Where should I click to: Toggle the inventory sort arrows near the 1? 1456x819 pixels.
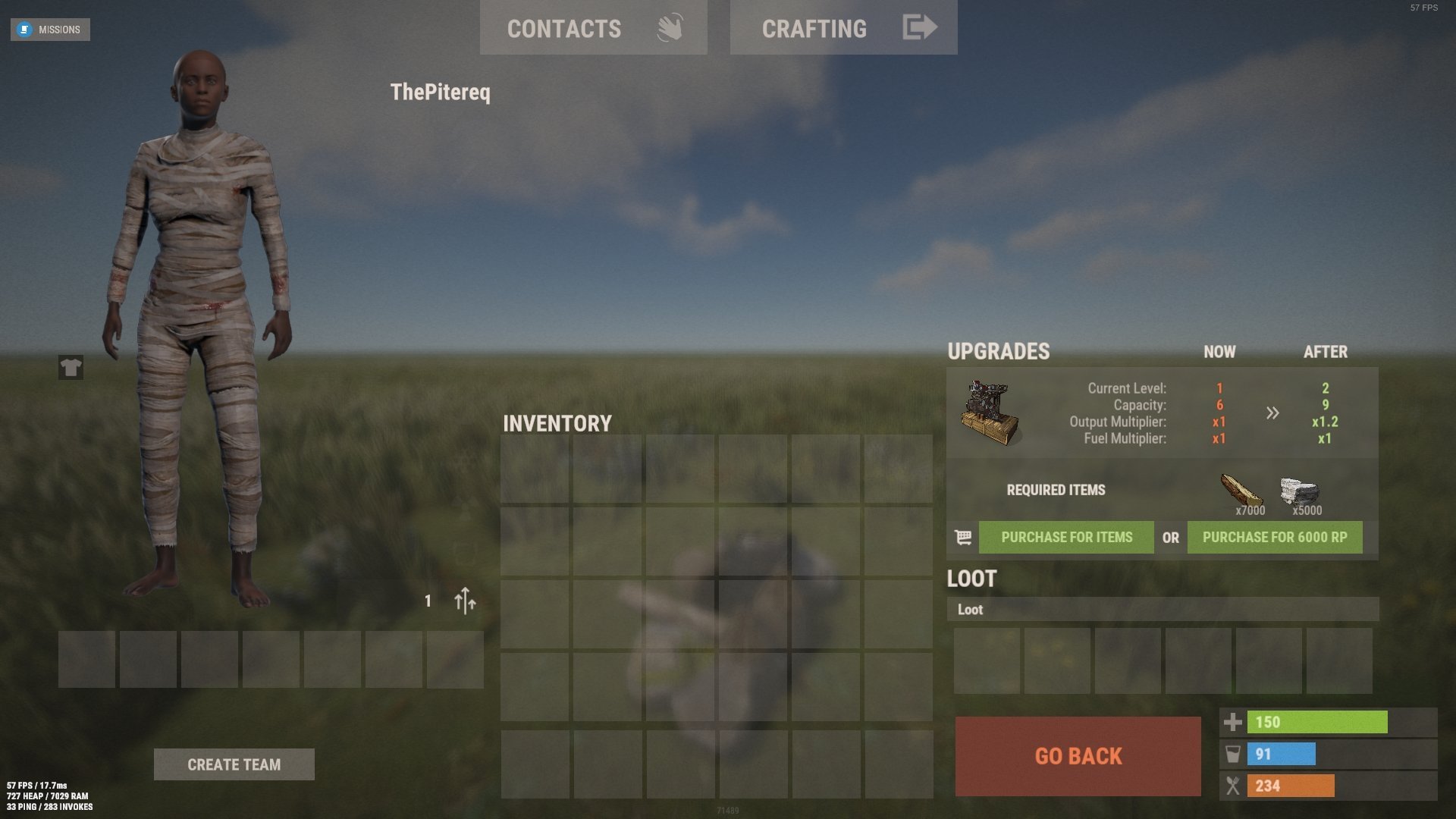[x=463, y=601]
